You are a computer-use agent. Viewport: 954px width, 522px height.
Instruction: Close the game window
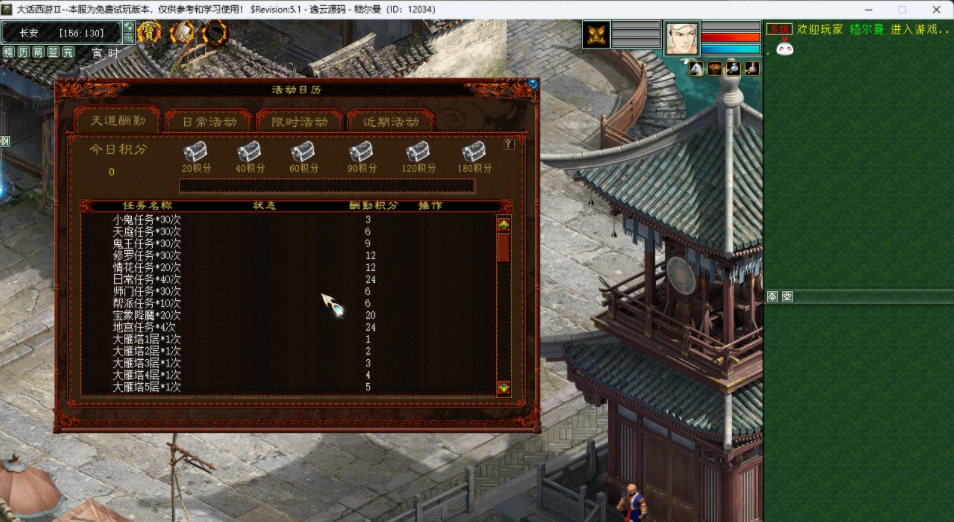[931, 8]
